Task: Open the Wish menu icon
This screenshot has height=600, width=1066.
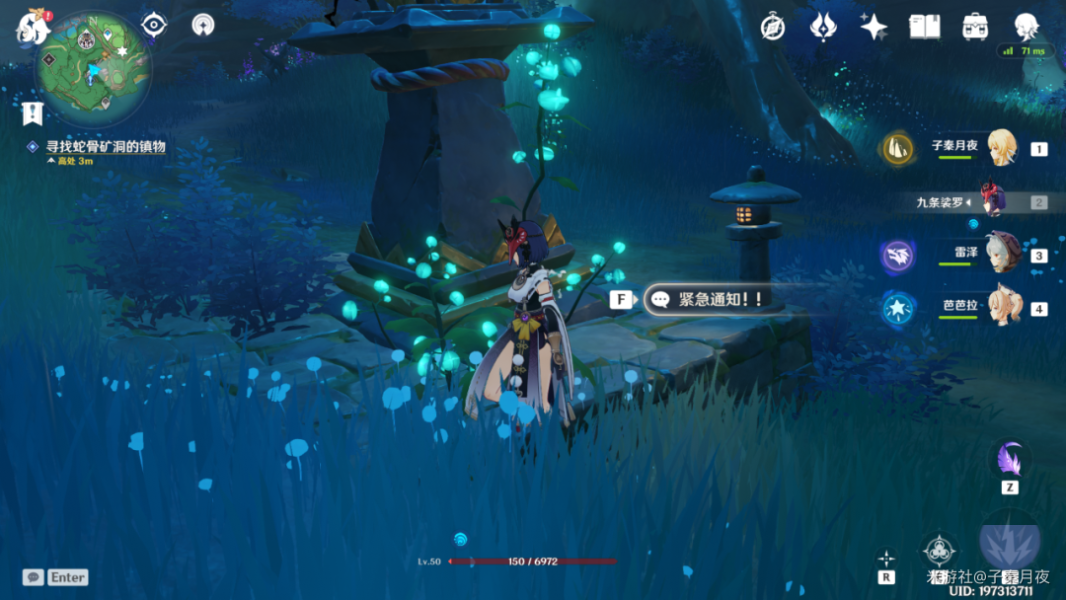Action: click(x=823, y=27)
